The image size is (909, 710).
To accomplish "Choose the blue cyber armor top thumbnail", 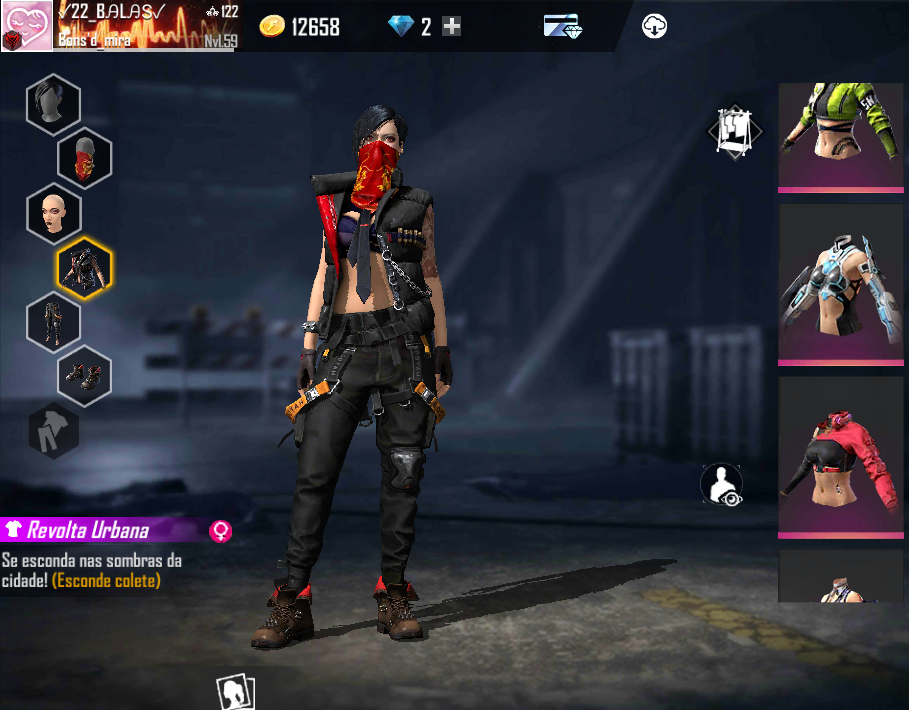I will 840,284.
